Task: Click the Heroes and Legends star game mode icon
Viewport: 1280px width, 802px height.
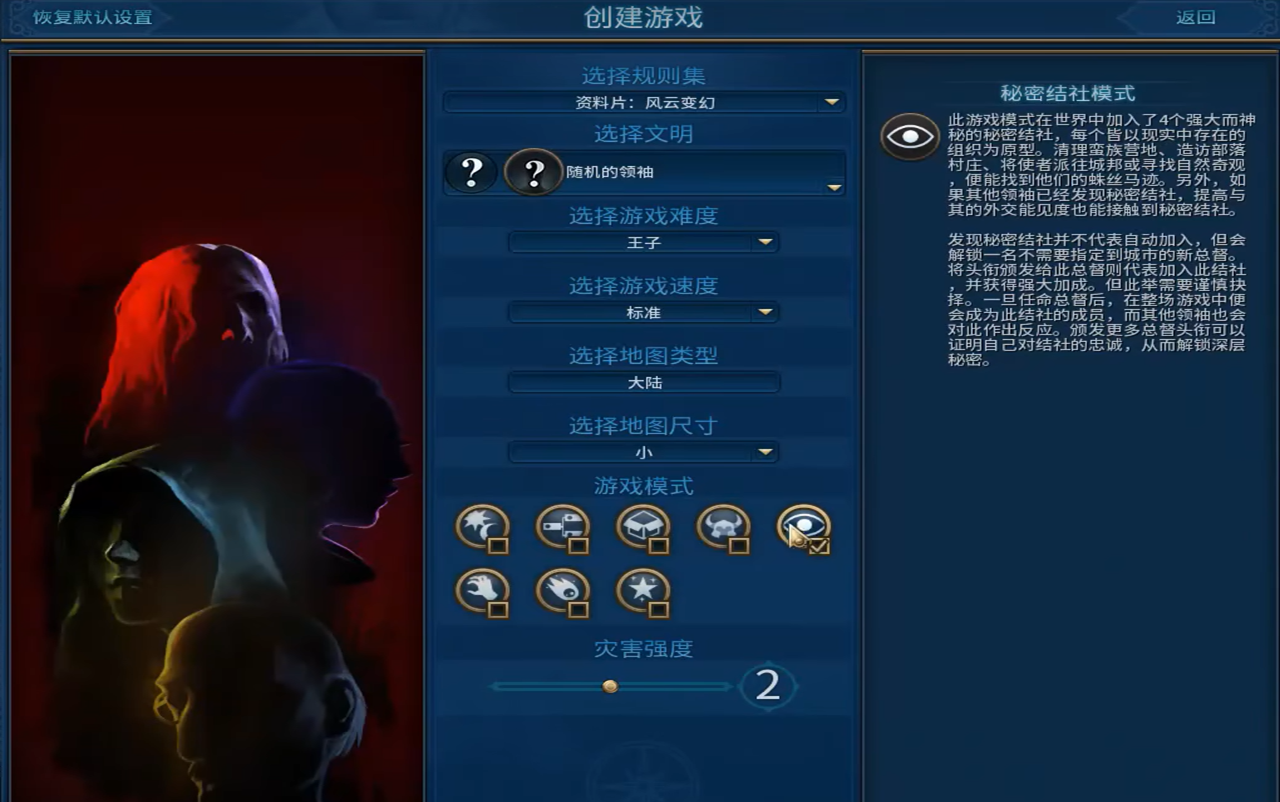Action: pos(643,590)
